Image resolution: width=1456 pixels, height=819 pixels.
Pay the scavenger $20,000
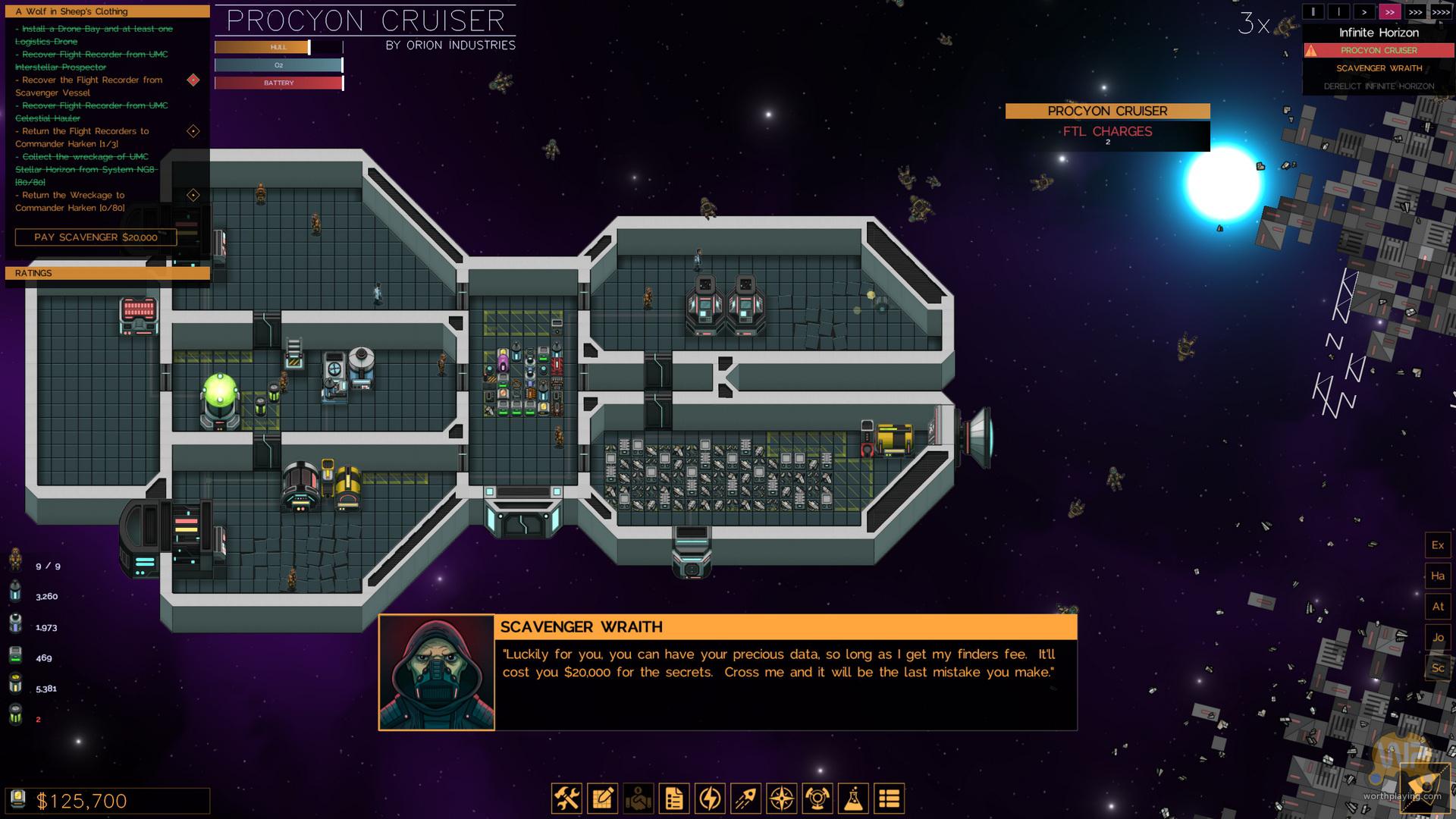(x=96, y=237)
